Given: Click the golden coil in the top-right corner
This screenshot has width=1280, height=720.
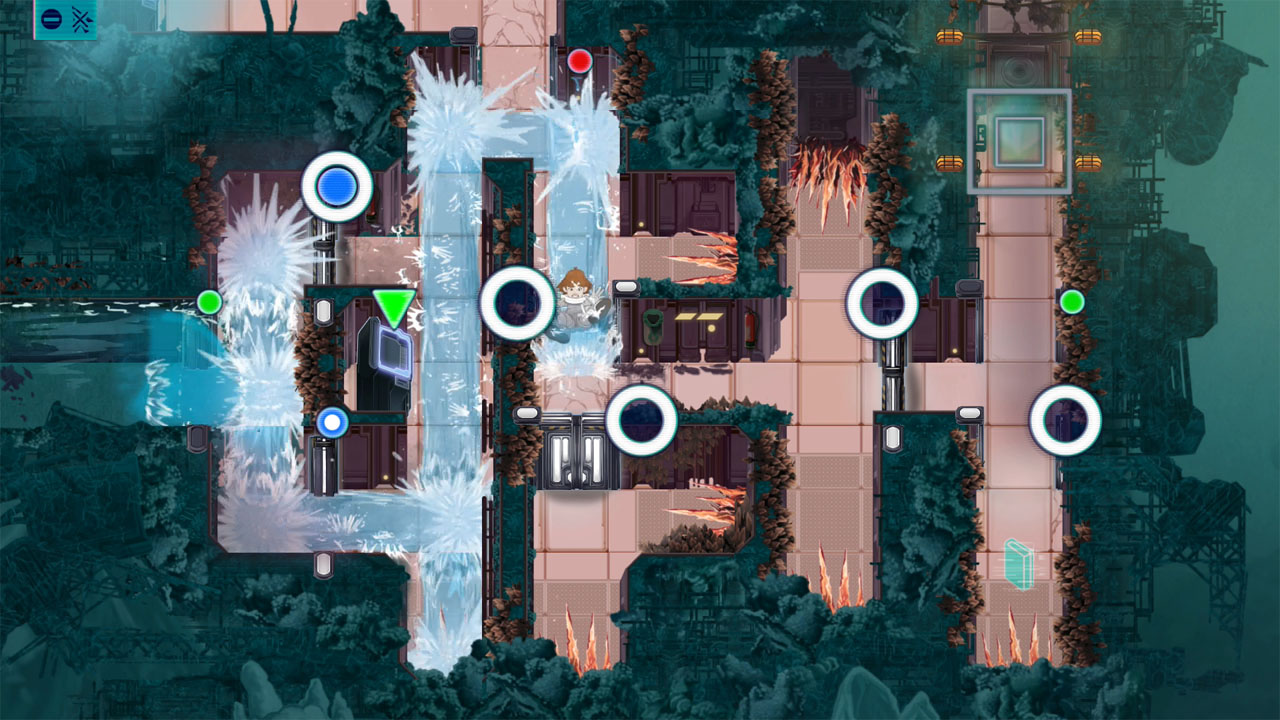Looking at the screenshot, I should coord(1087,35).
